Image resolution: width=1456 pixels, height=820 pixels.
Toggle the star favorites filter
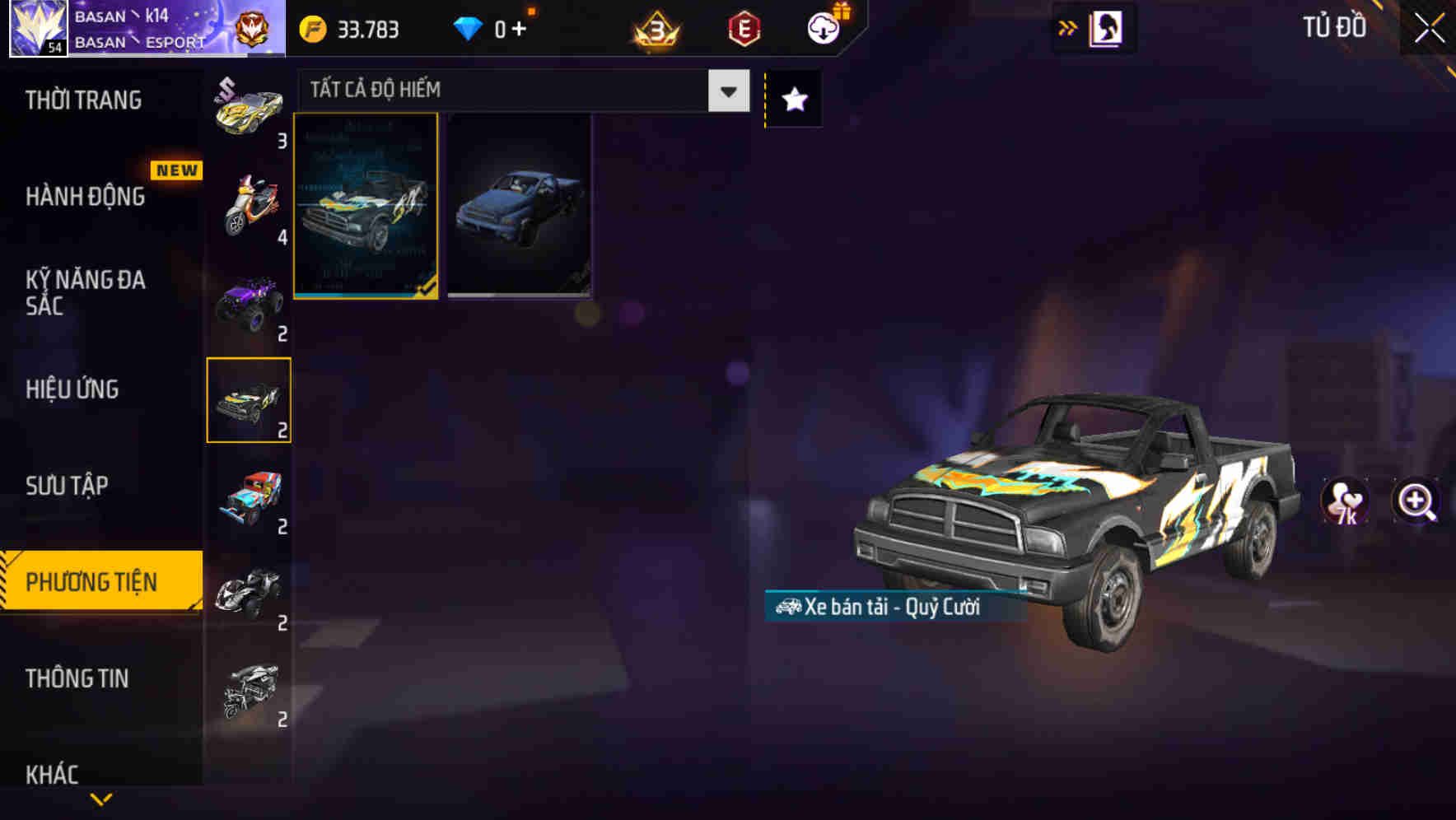click(x=792, y=99)
